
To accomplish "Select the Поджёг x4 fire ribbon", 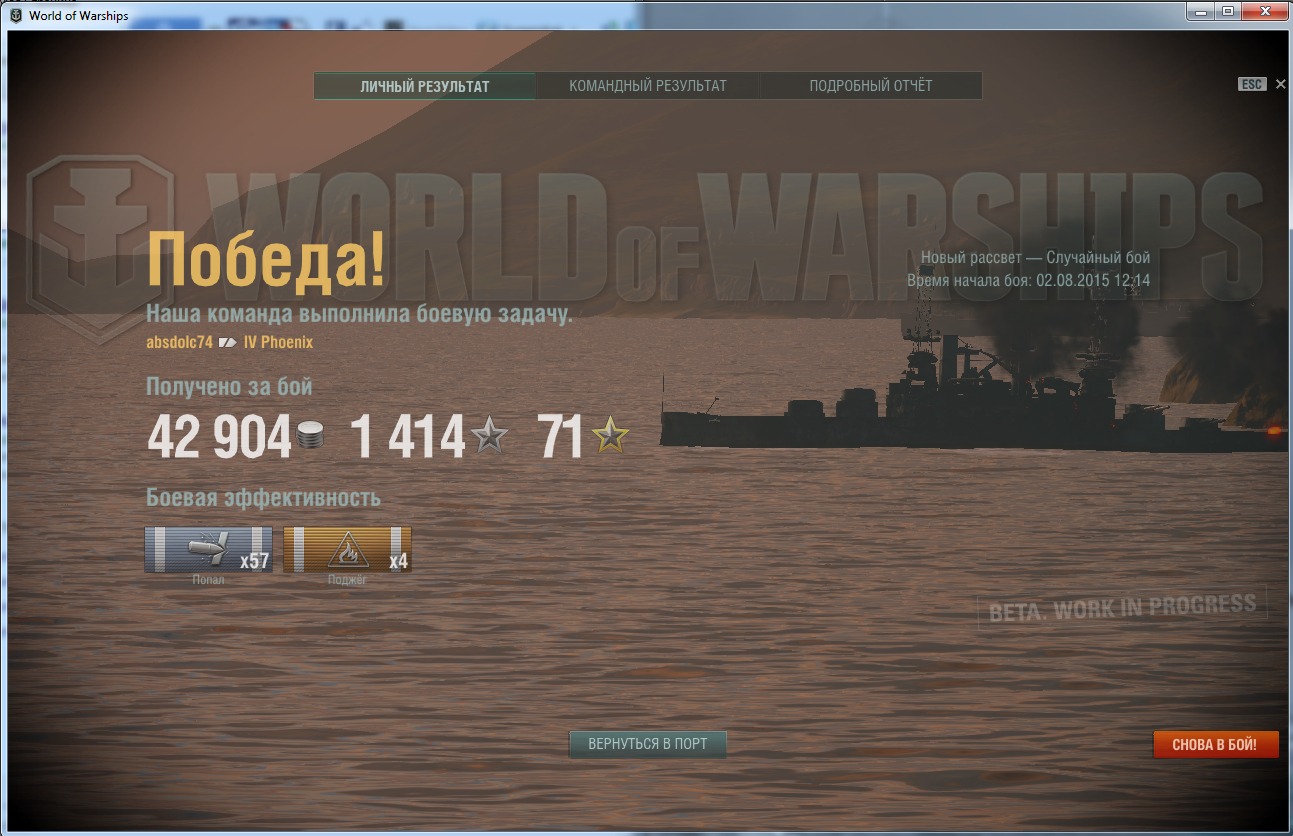I will (347, 550).
